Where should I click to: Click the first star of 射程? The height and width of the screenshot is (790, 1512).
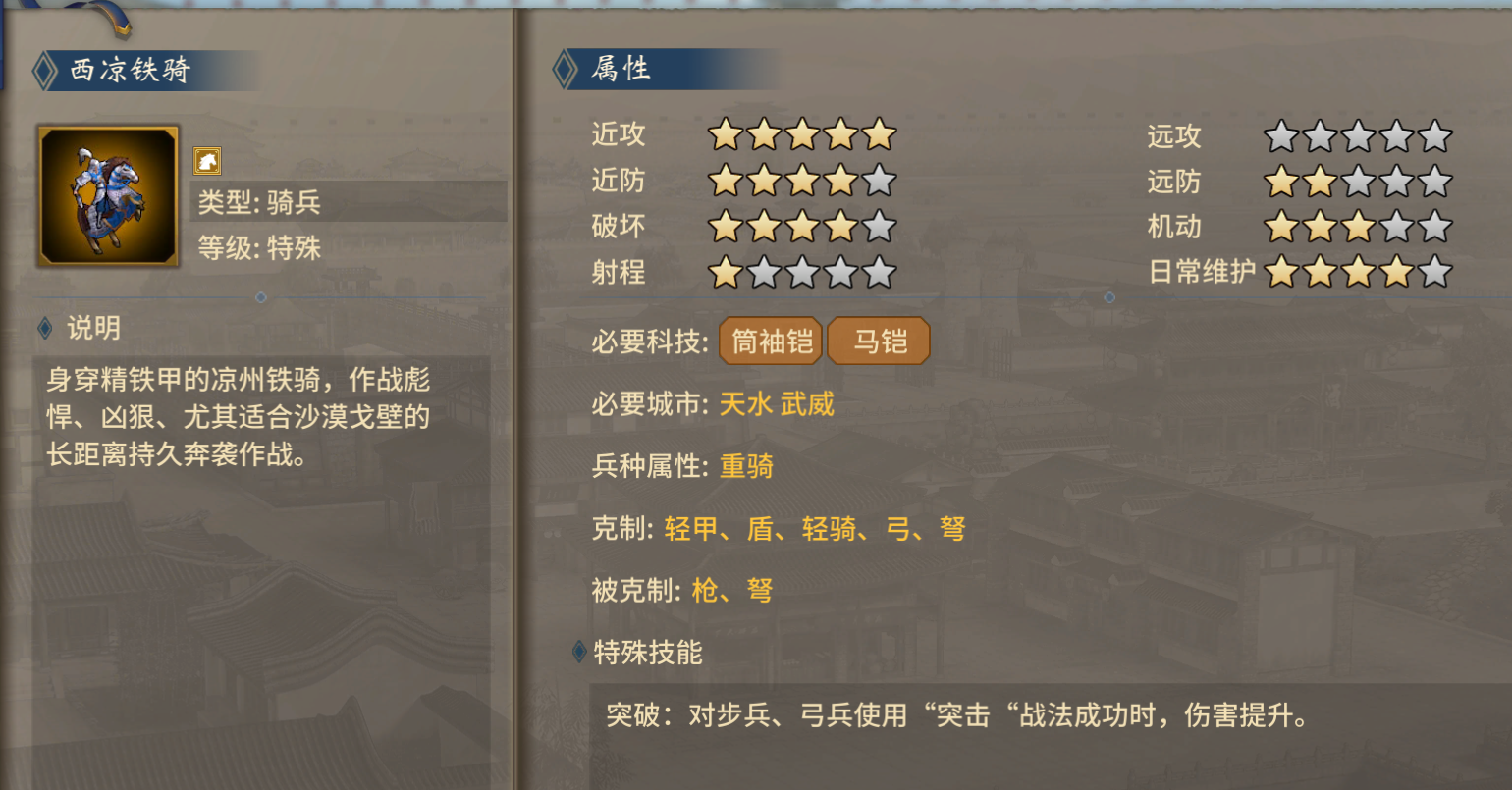click(x=727, y=272)
